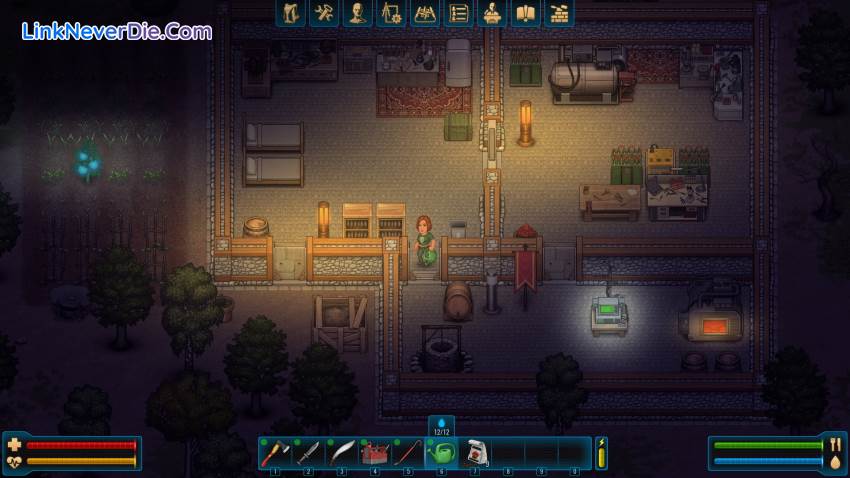This screenshot has height=478, width=850.
Task: Equip the curved machete blade
Action: pyautogui.click(x=341, y=453)
